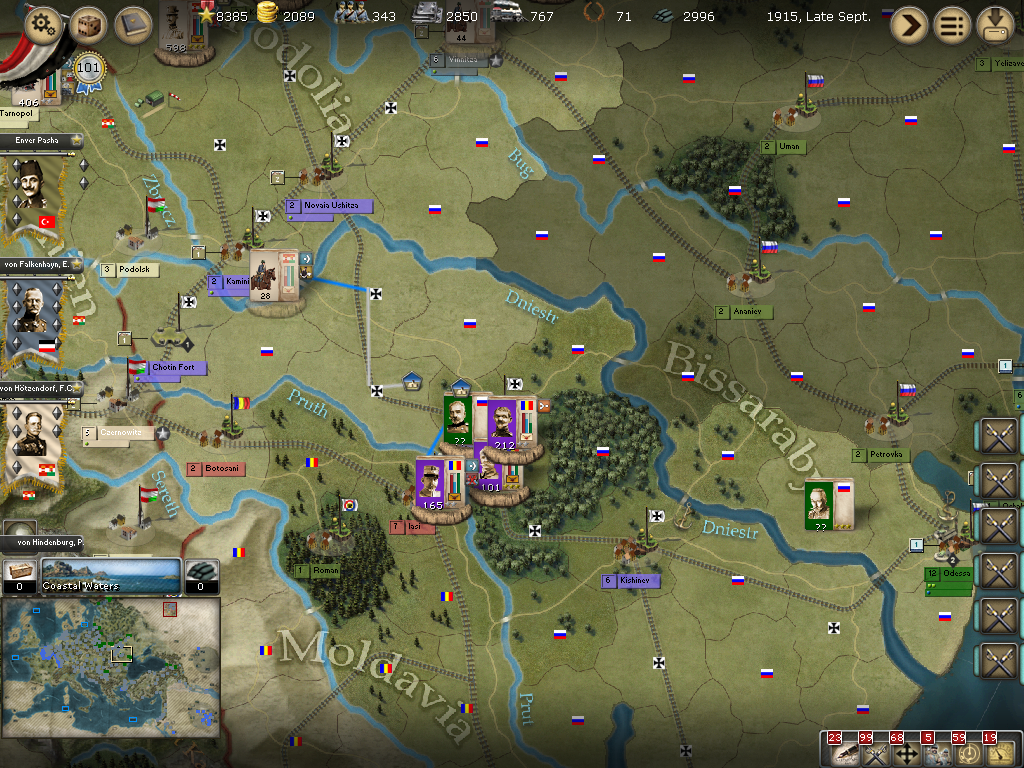Select von Hötzendorf's commander portrait
The height and width of the screenshot is (768, 1024).
point(32,435)
